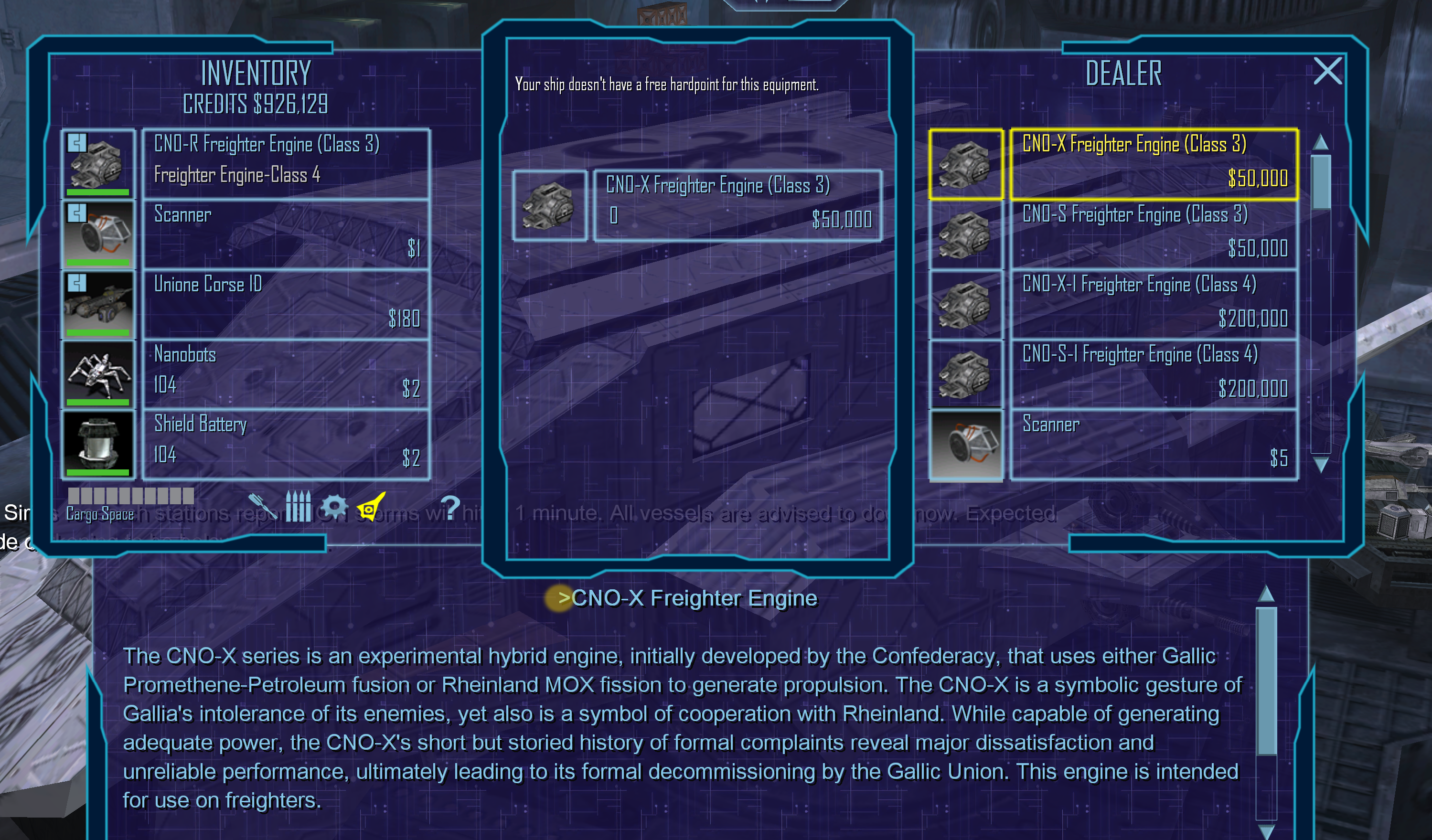Click the CNO-X engine row in the center panel

[737, 205]
